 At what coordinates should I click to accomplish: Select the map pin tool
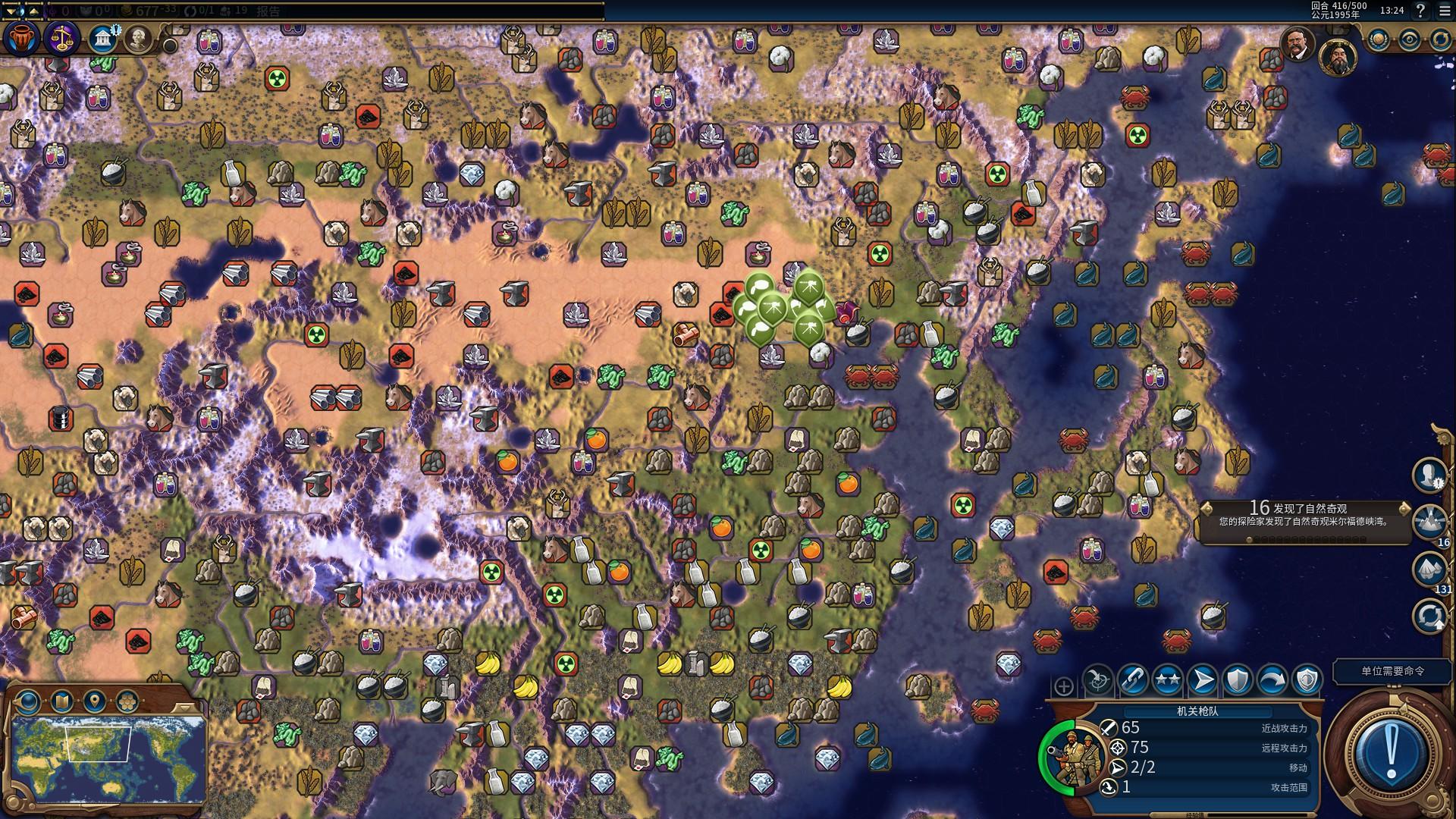[x=94, y=701]
